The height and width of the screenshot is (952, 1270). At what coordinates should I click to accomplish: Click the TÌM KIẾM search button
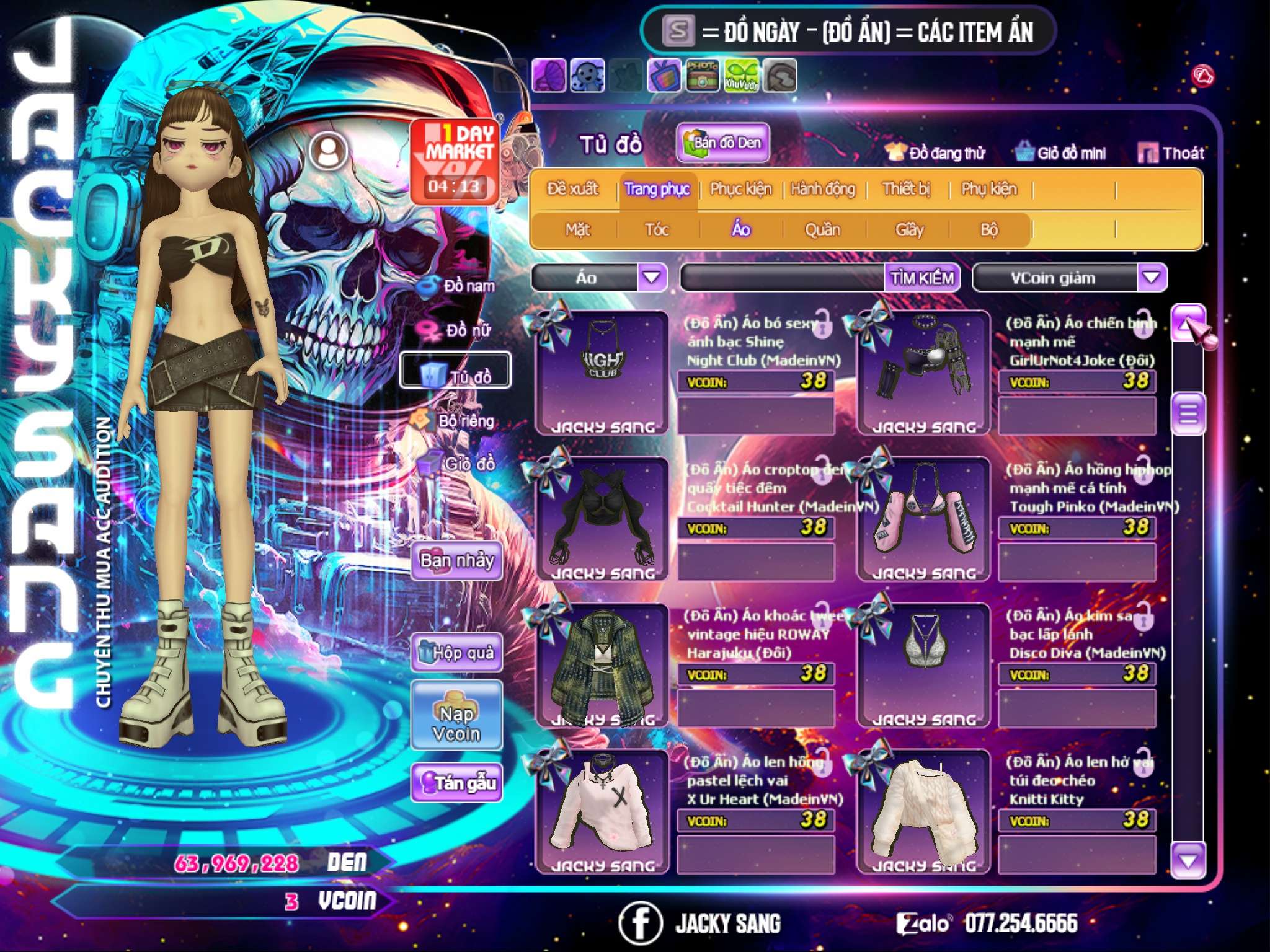coord(921,278)
